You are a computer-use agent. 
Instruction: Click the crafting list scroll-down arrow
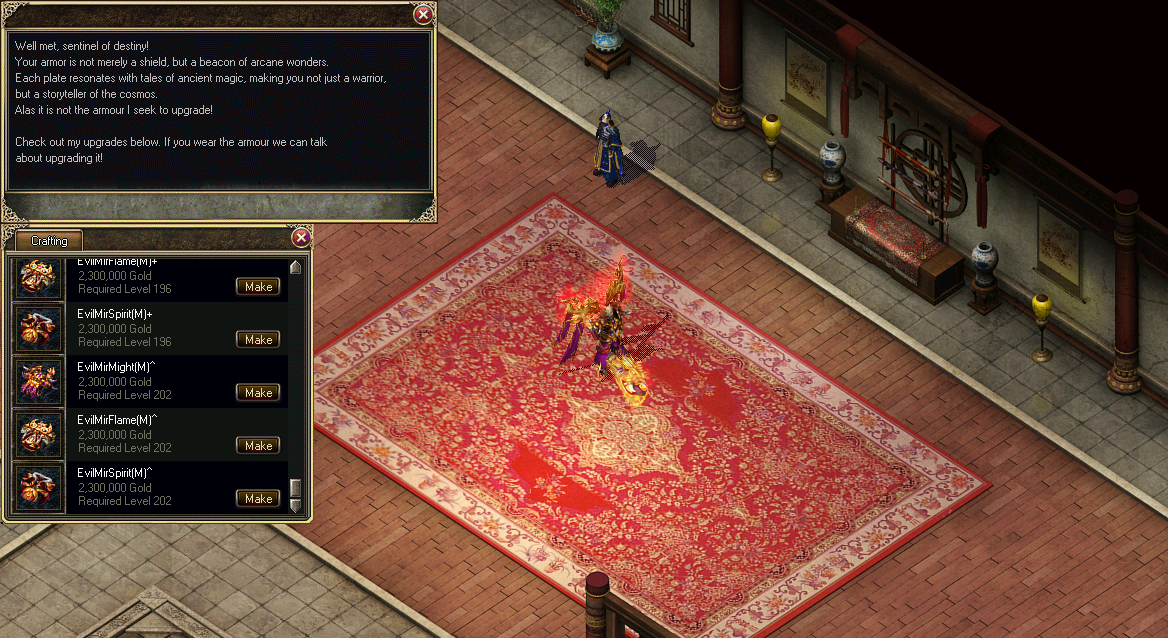[295, 506]
